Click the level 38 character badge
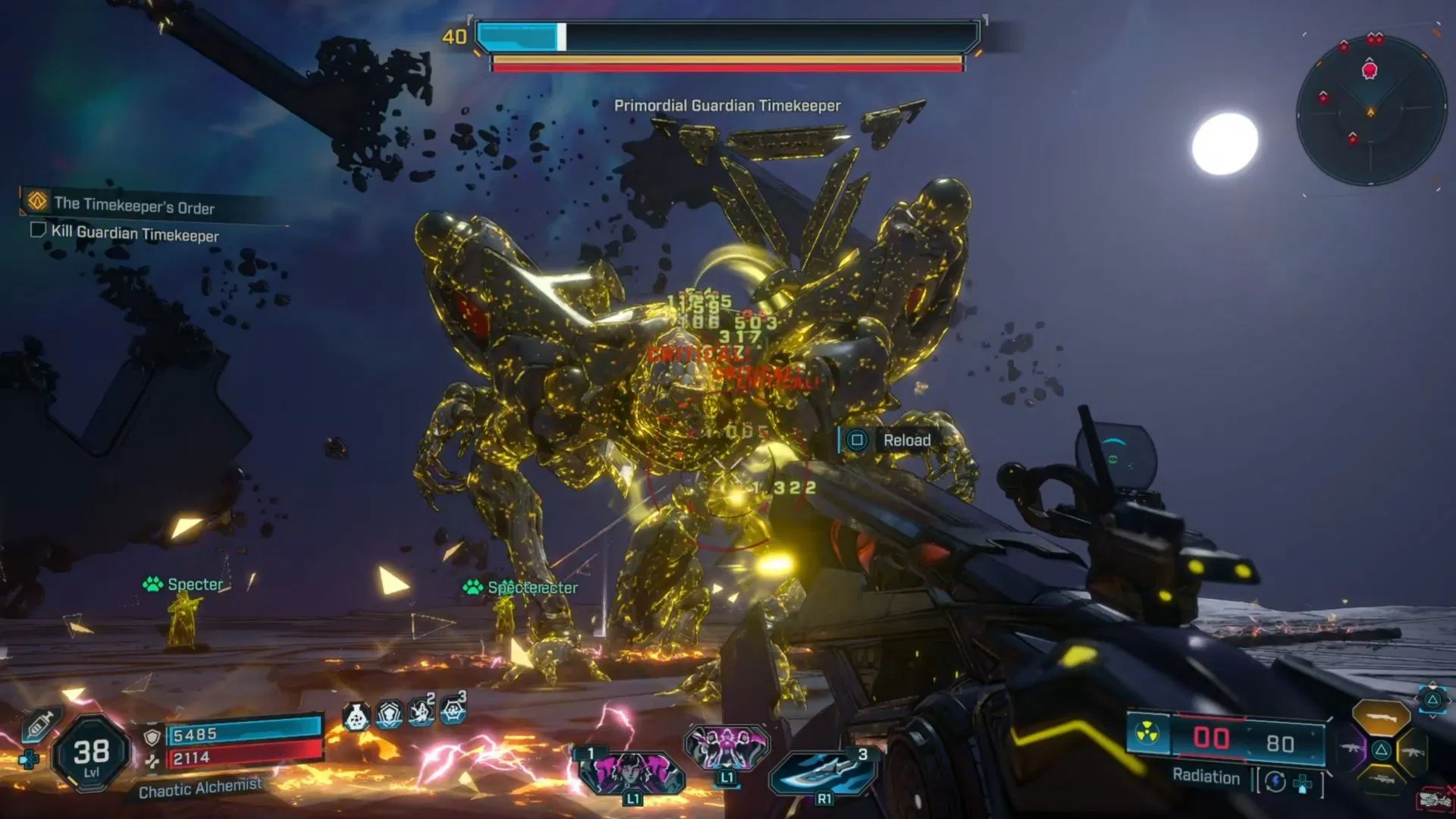Viewport: 1456px width, 819px height. [91, 755]
